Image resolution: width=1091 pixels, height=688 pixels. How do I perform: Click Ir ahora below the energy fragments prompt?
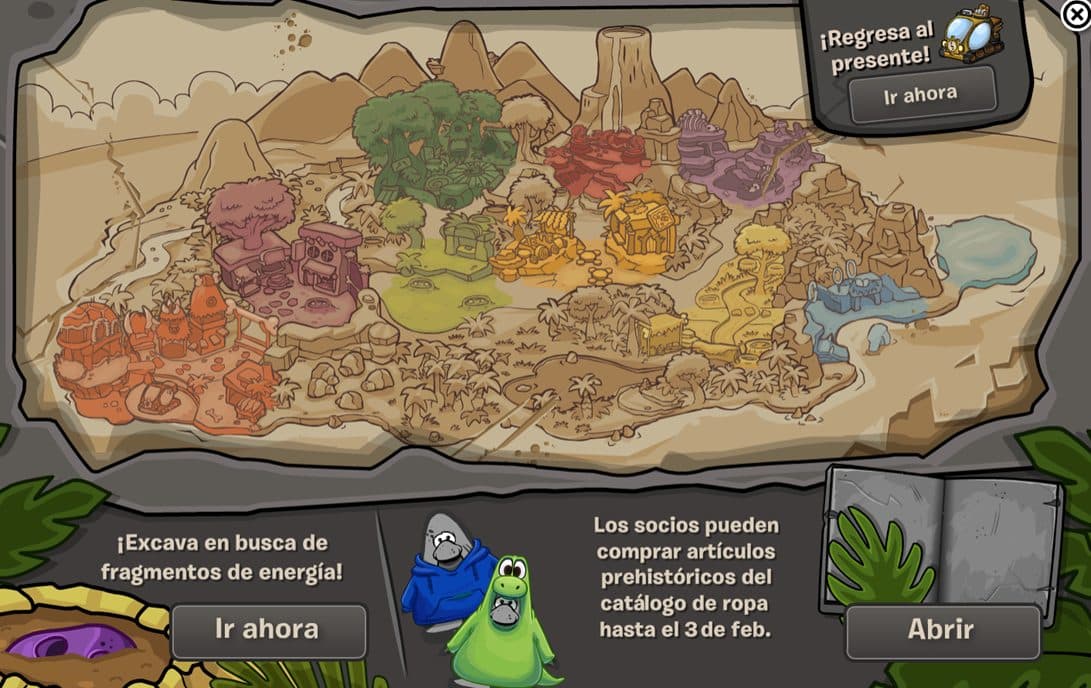(x=268, y=629)
